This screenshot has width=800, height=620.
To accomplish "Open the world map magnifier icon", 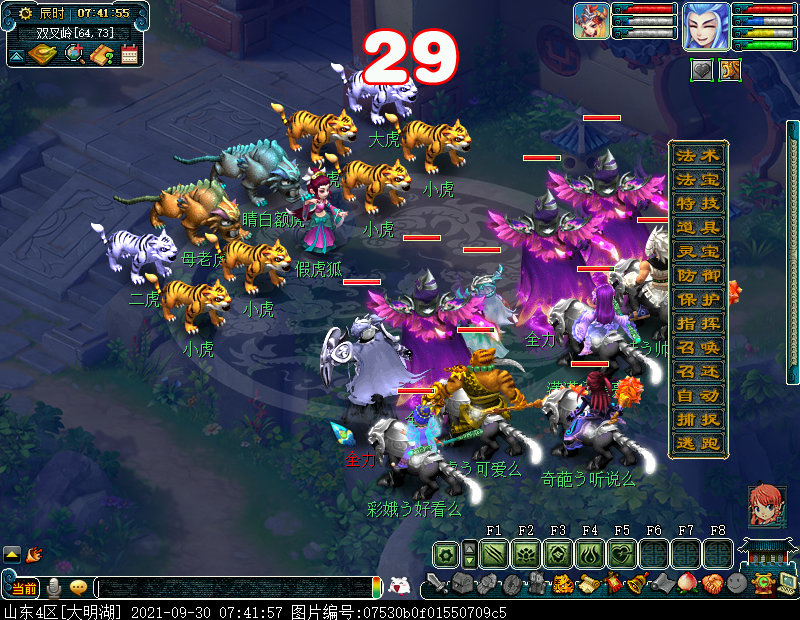I will coord(74,54).
